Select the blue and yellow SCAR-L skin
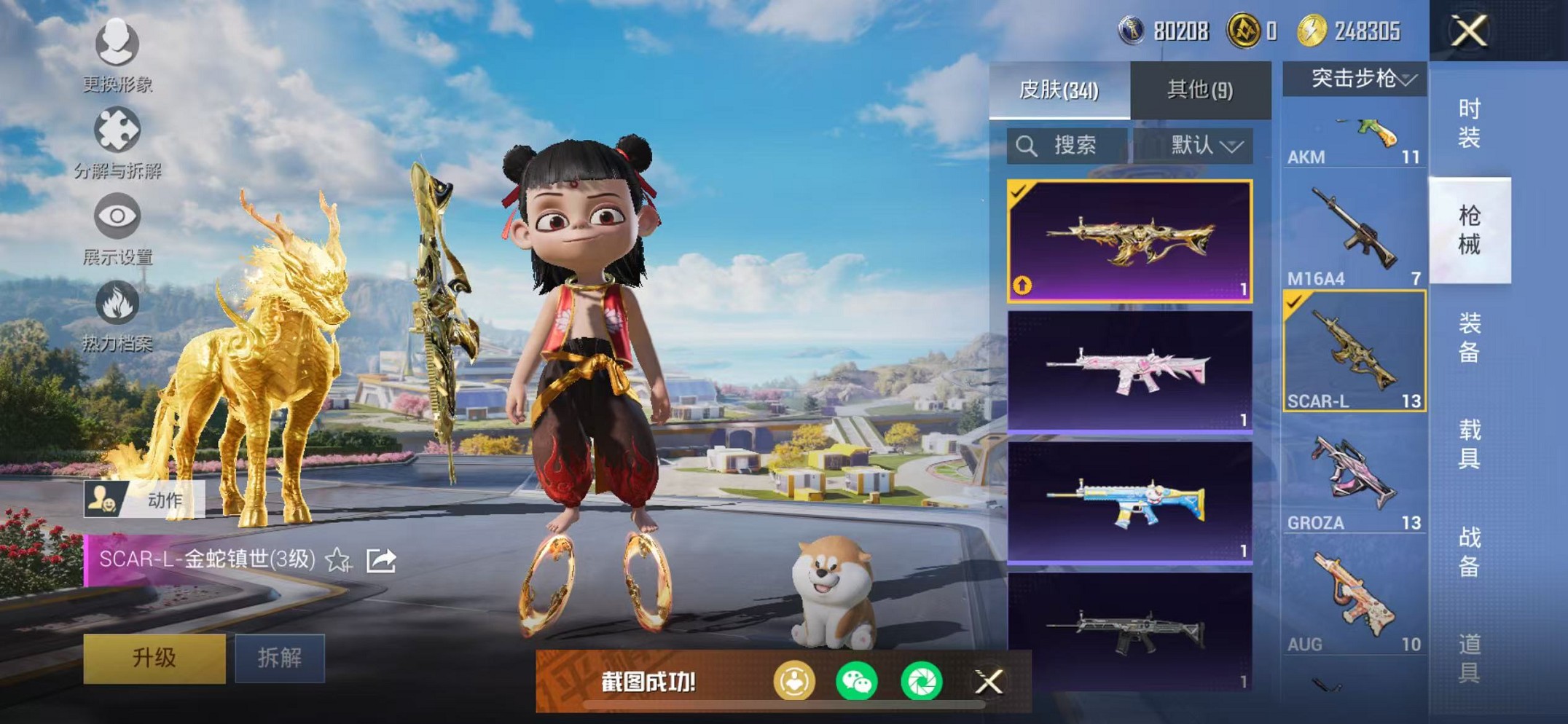Screen dimensions: 1568x724 (1129, 503)
